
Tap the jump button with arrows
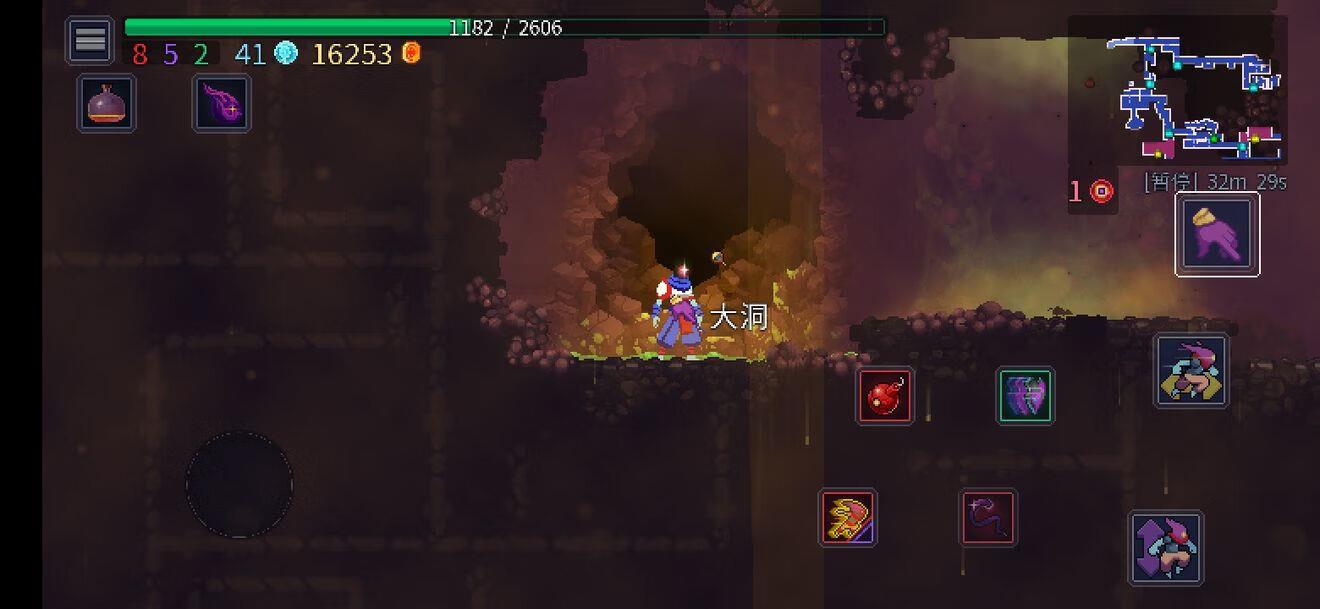click(x=1166, y=548)
